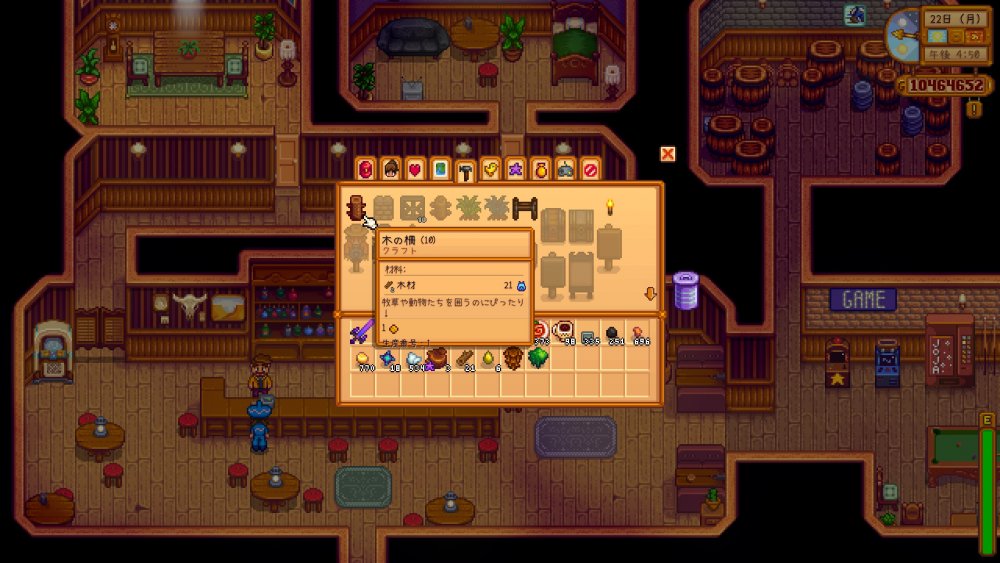This screenshot has width=1000, height=563.
Task: Open the powers tab with the purple star
Action: 515,169
